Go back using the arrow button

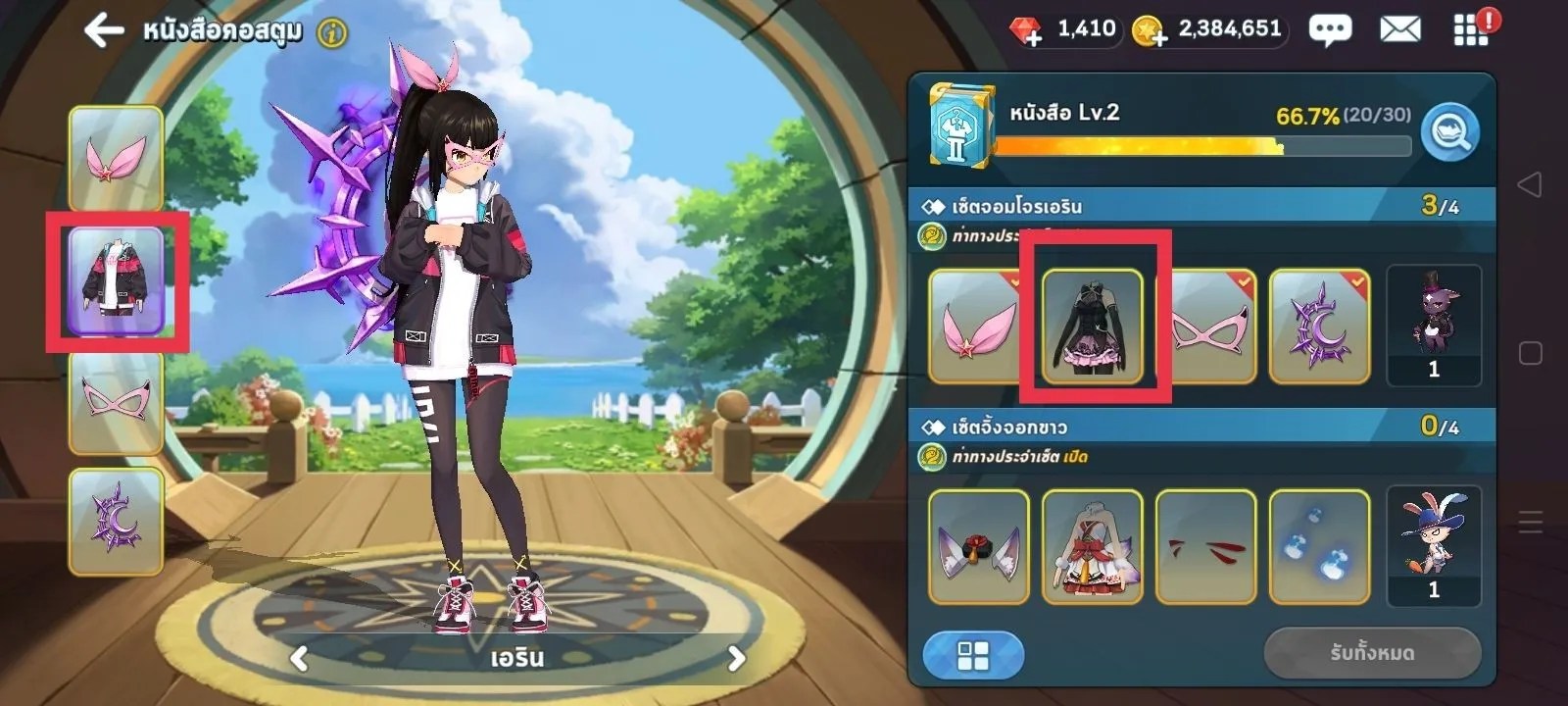[104, 30]
